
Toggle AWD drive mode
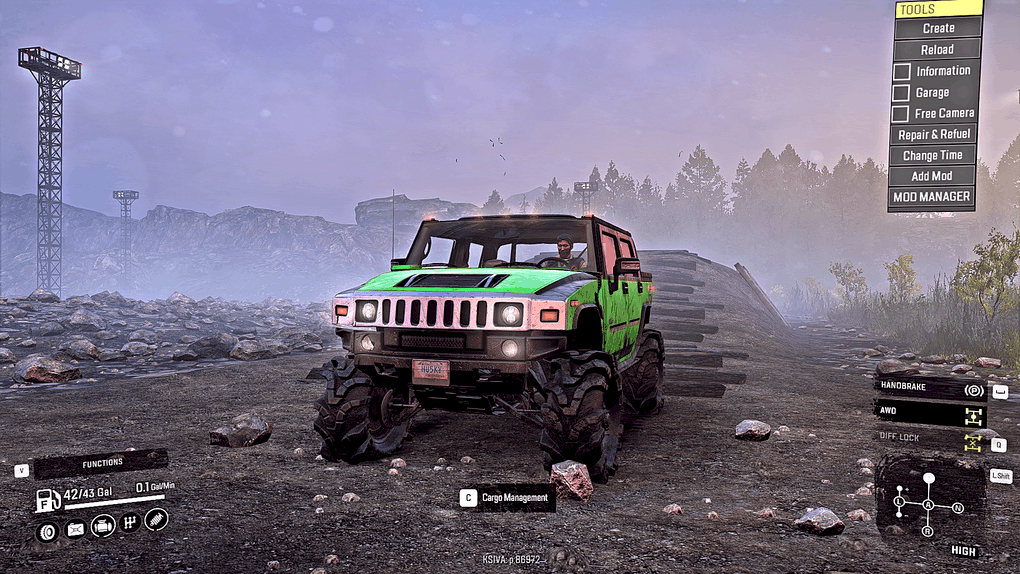tap(930, 411)
